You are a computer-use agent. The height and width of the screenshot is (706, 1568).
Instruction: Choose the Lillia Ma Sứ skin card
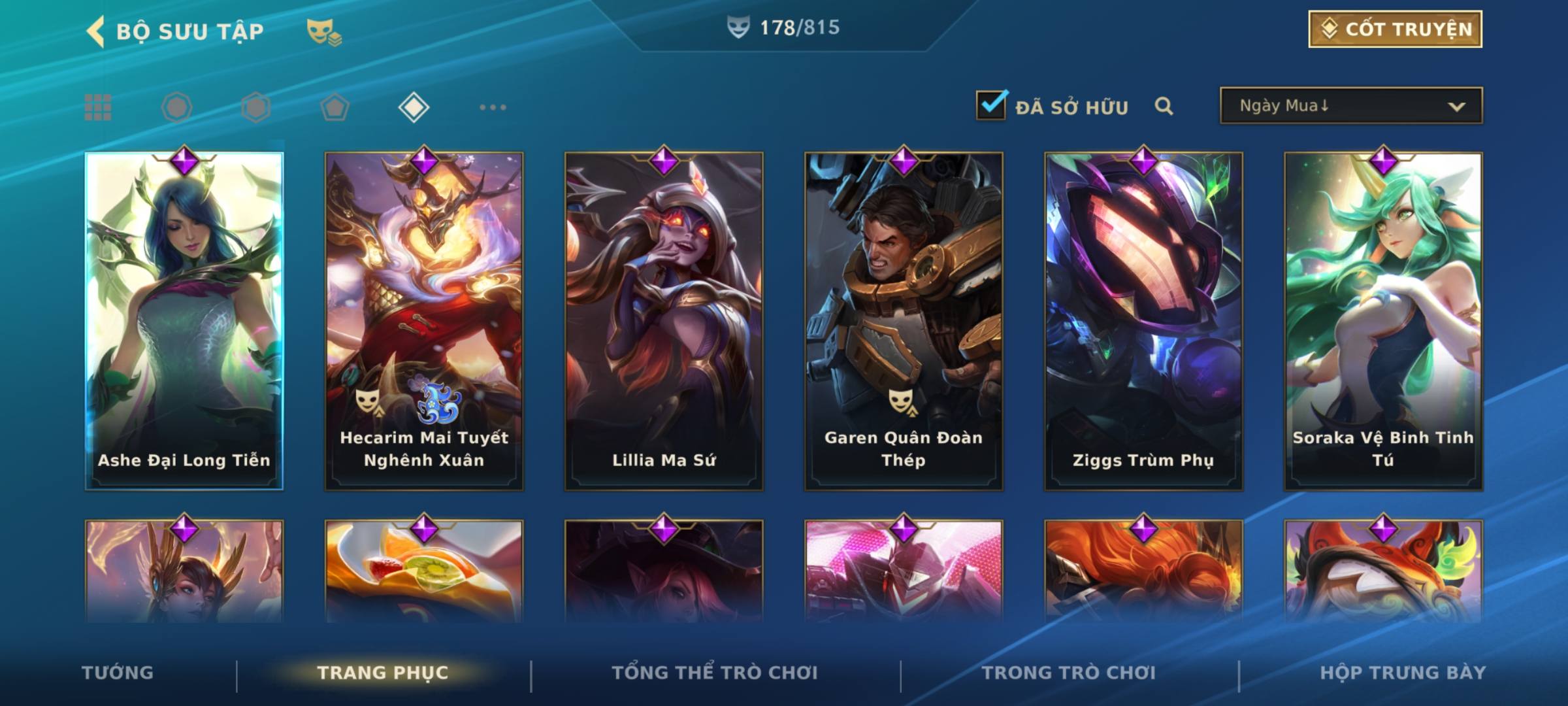pos(664,320)
